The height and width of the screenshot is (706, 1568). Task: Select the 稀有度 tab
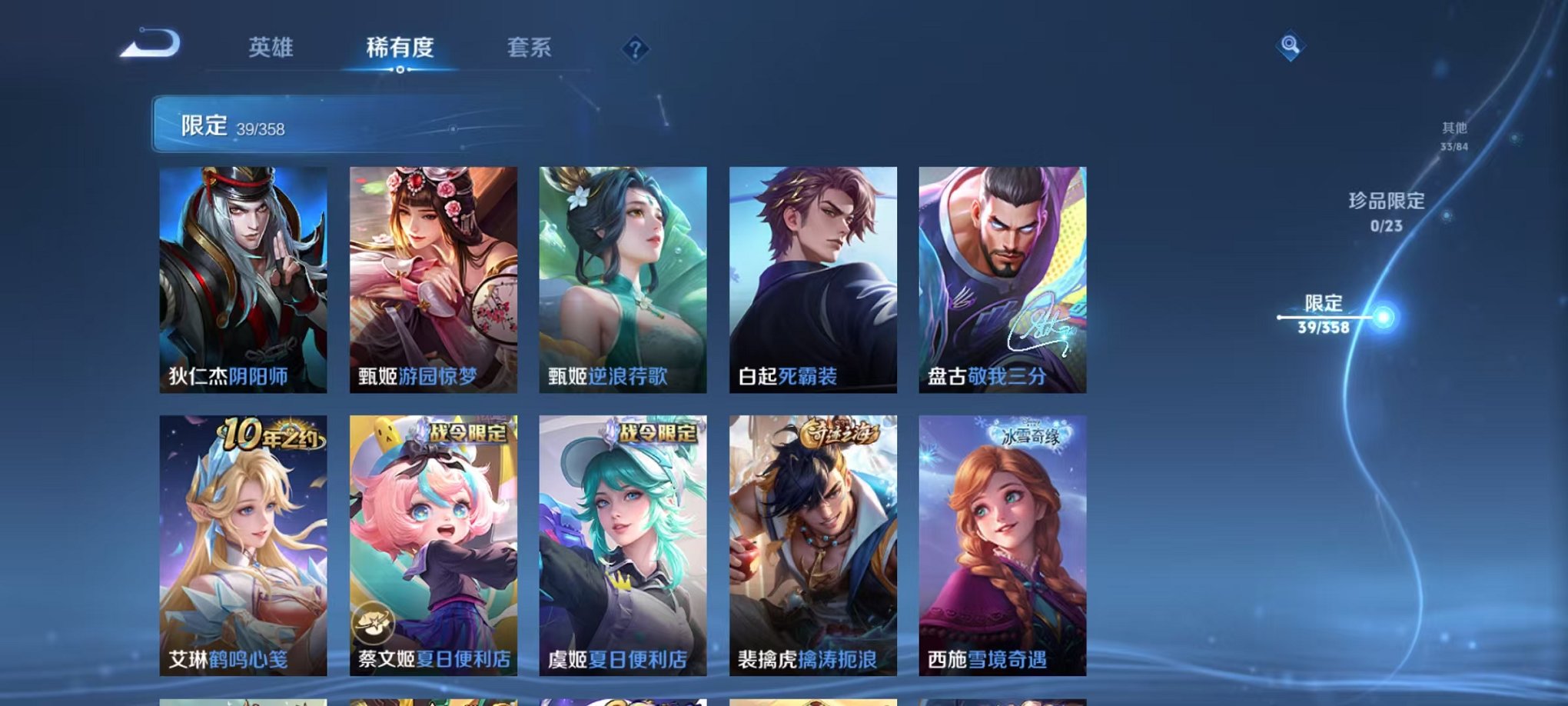coord(398,46)
